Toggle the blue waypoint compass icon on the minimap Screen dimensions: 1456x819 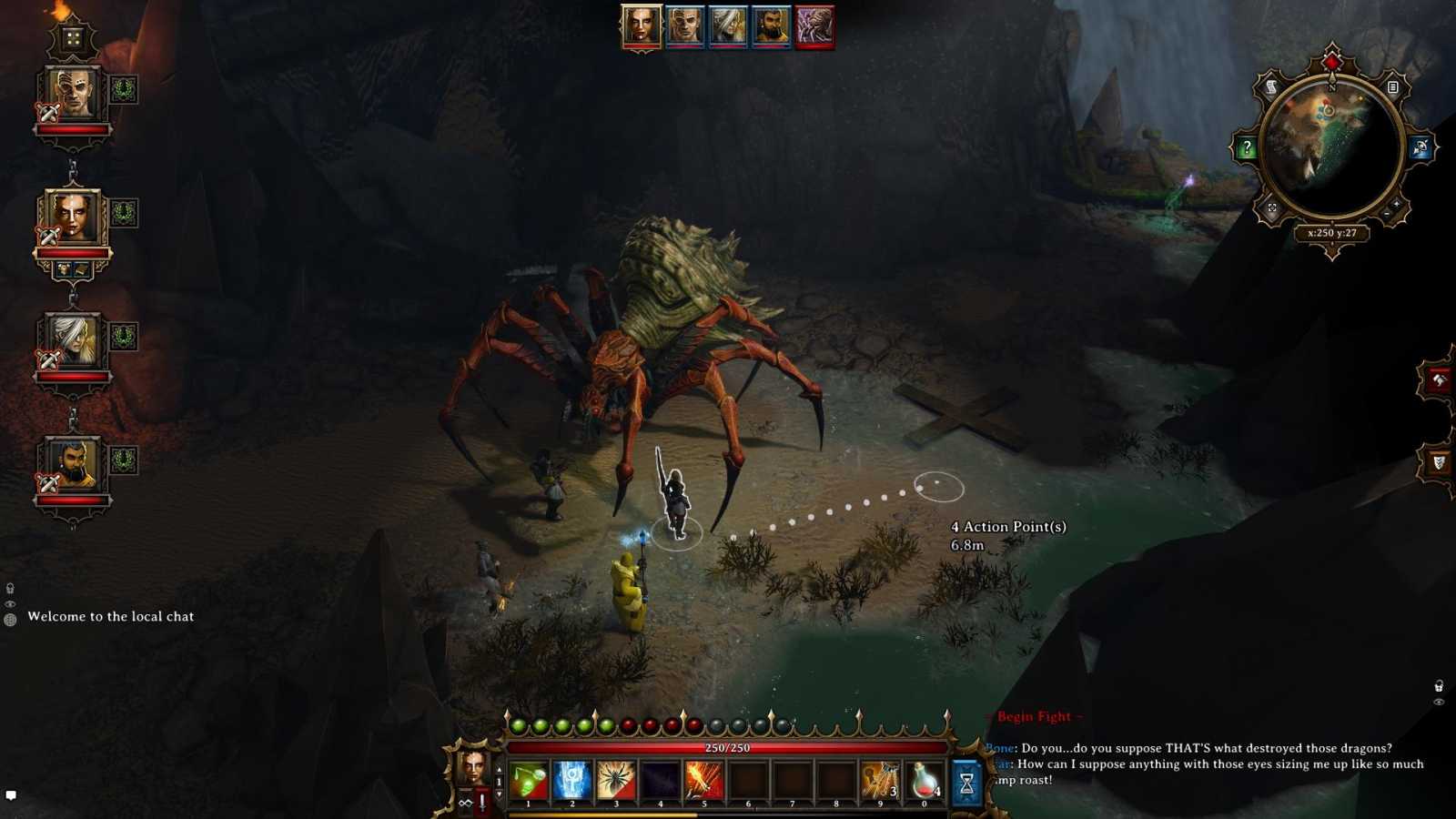point(1419,147)
